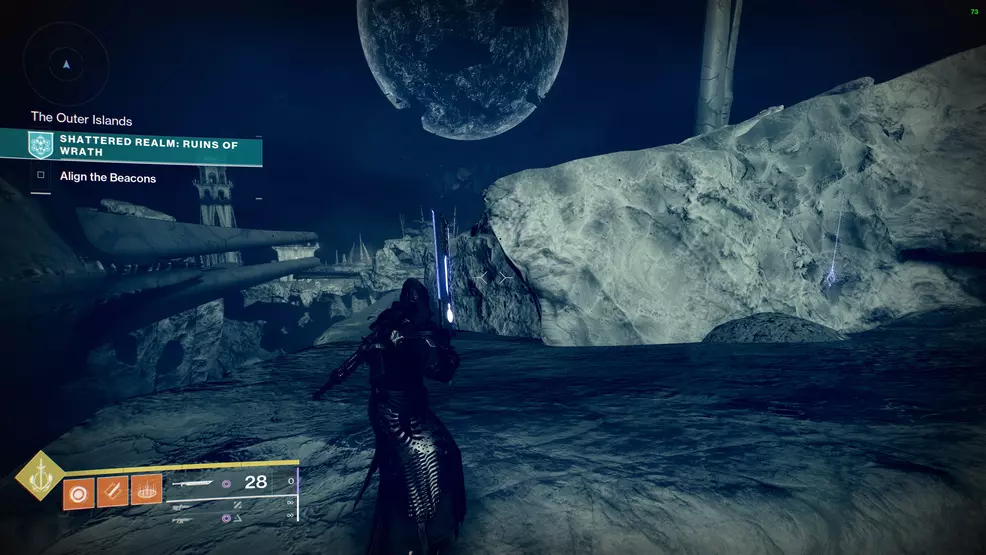
Task: Switch to the bottom stowed weapon icon
Action: (x=182, y=519)
